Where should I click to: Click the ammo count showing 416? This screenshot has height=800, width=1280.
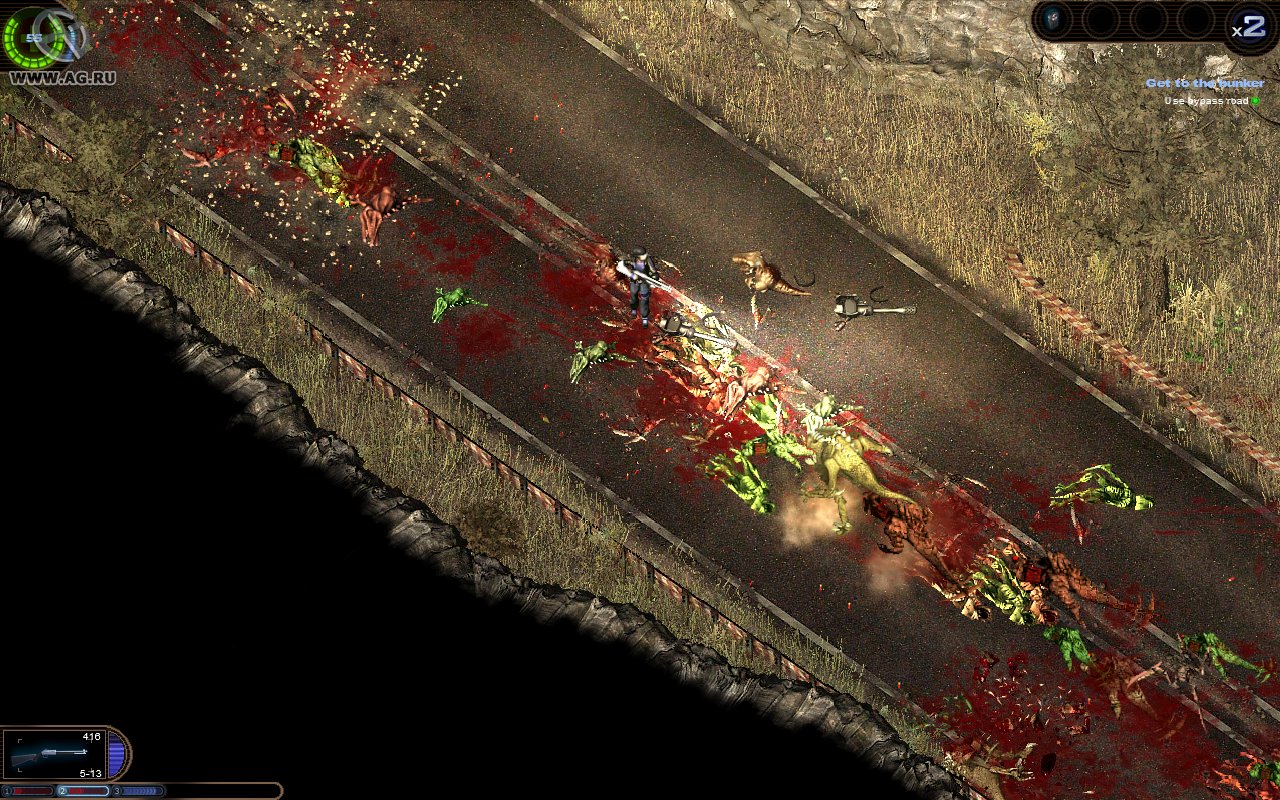(x=92, y=736)
